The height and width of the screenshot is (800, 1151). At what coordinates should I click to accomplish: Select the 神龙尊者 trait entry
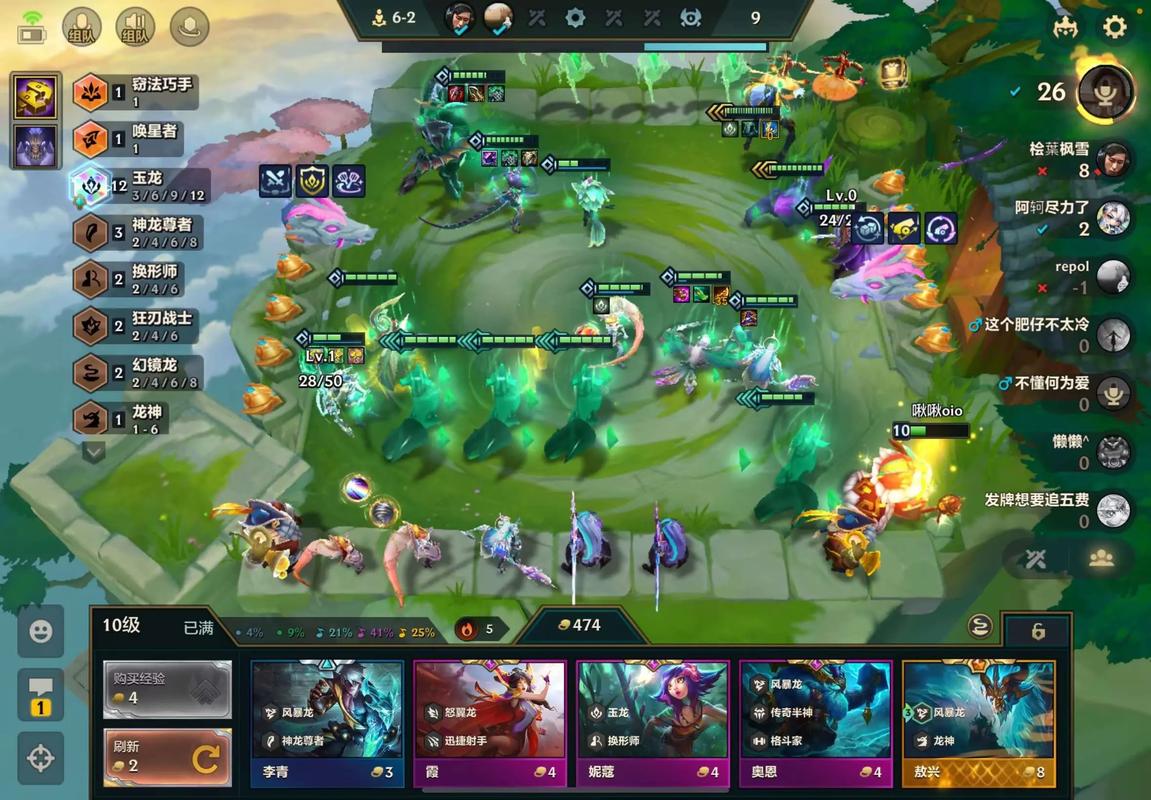pos(135,232)
